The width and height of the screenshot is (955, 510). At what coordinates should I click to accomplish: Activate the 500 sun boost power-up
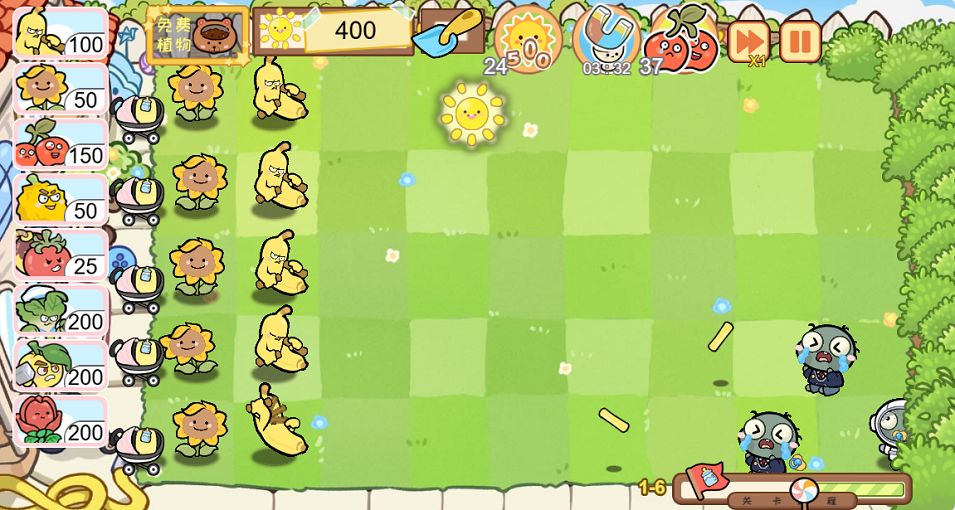[527, 39]
